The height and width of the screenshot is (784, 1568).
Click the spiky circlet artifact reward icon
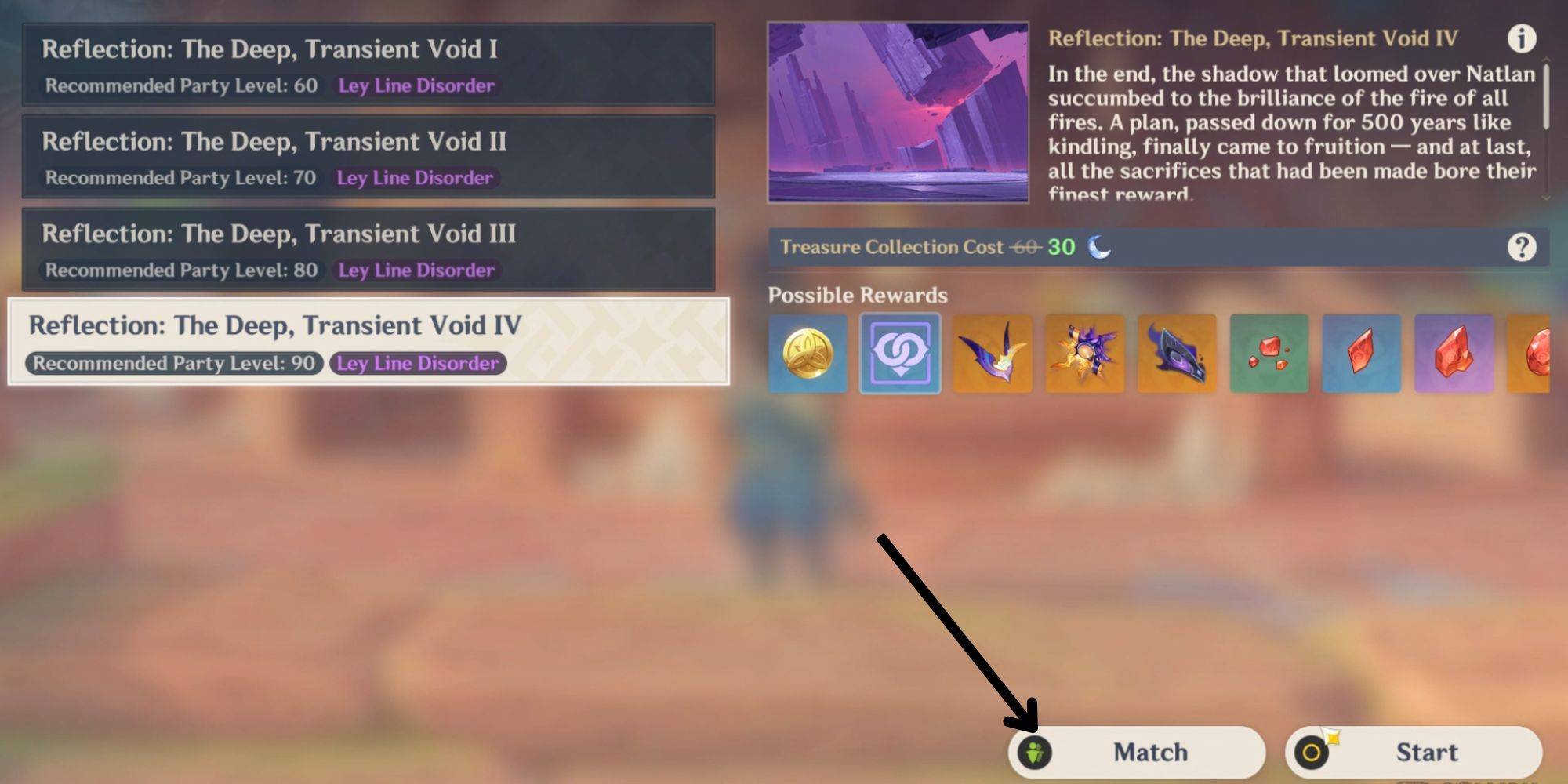(1085, 353)
